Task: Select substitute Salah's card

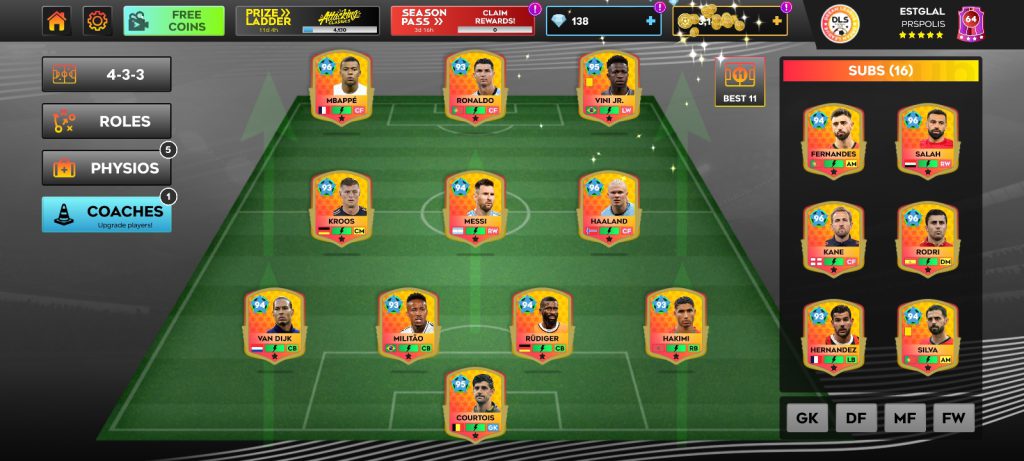Action: coord(927,139)
